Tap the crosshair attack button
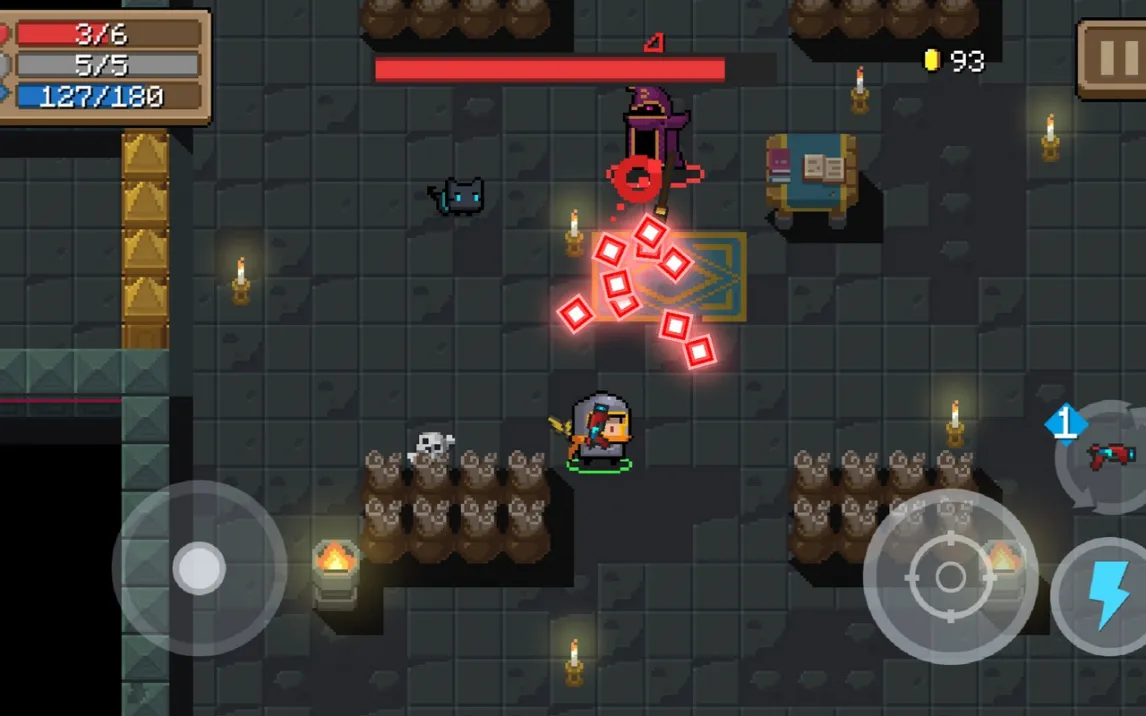Viewport: 1146px width, 716px height. coord(949,577)
